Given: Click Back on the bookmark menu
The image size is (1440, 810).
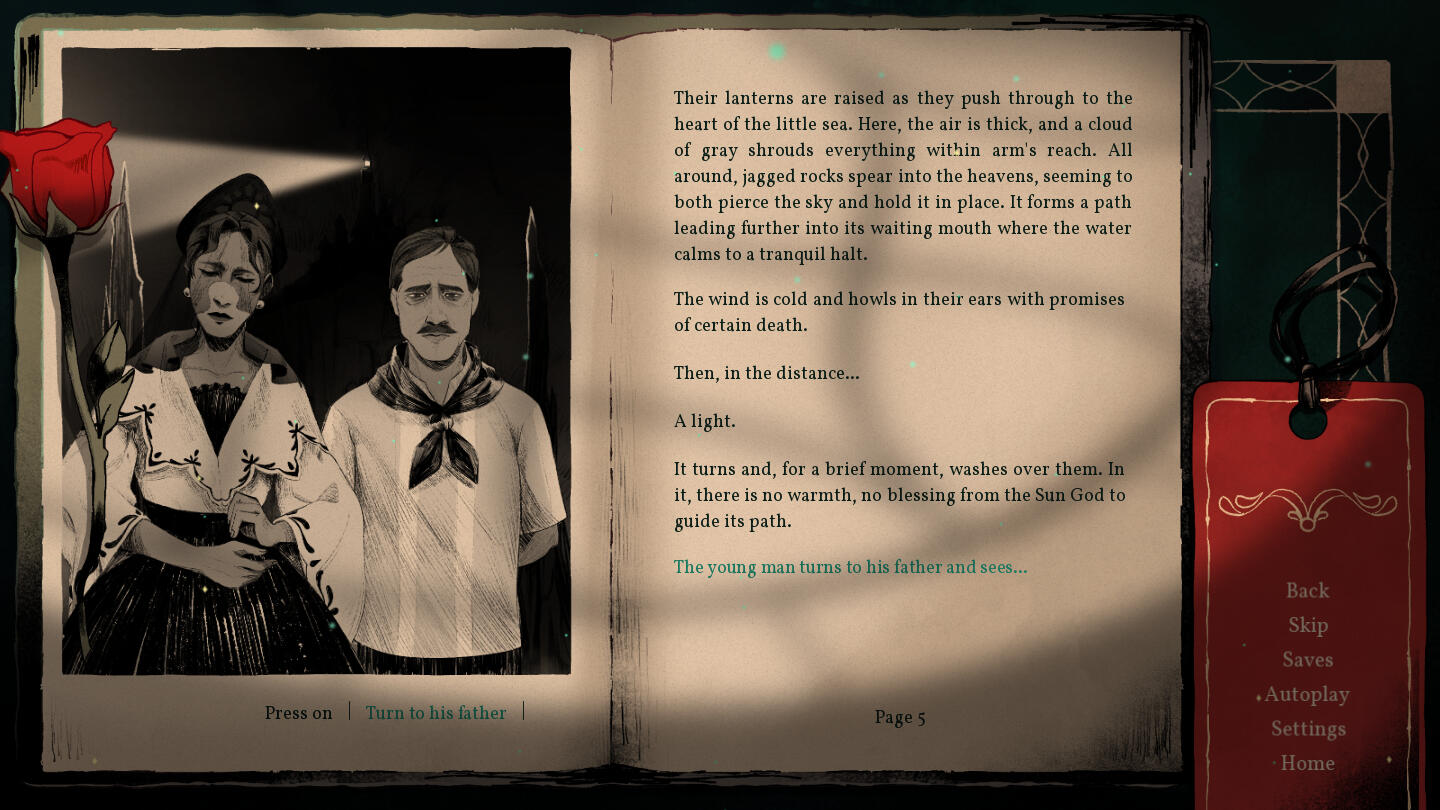Looking at the screenshot, I should coord(1308,590).
